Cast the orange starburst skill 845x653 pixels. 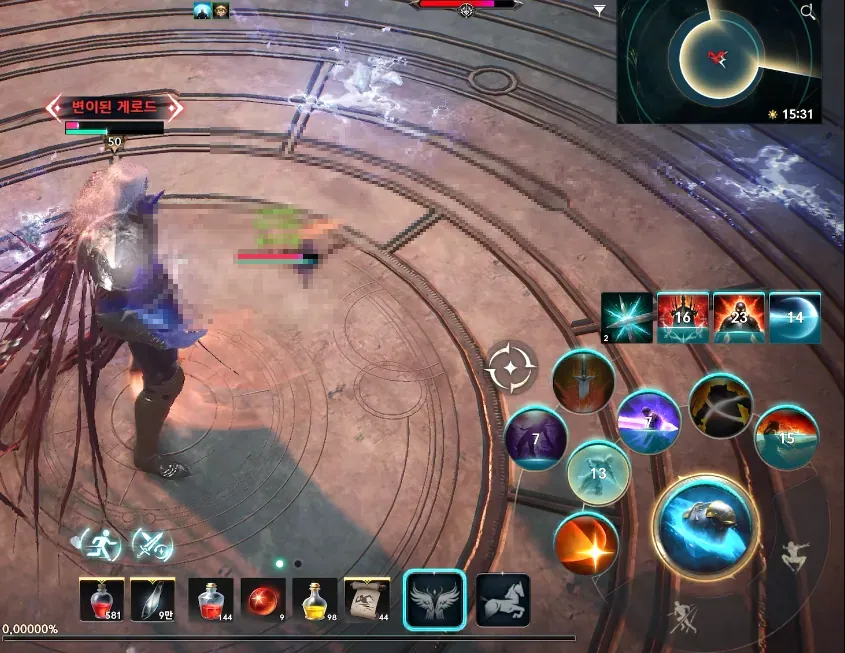586,543
